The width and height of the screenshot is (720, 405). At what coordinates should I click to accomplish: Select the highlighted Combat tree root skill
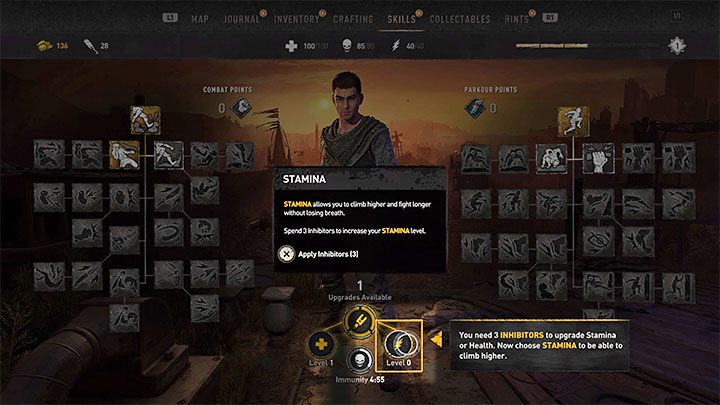coord(143,120)
